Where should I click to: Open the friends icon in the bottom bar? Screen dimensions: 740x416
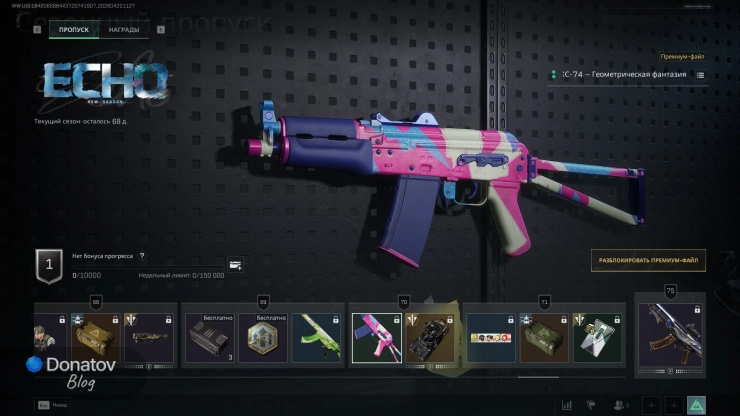tap(620, 405)
